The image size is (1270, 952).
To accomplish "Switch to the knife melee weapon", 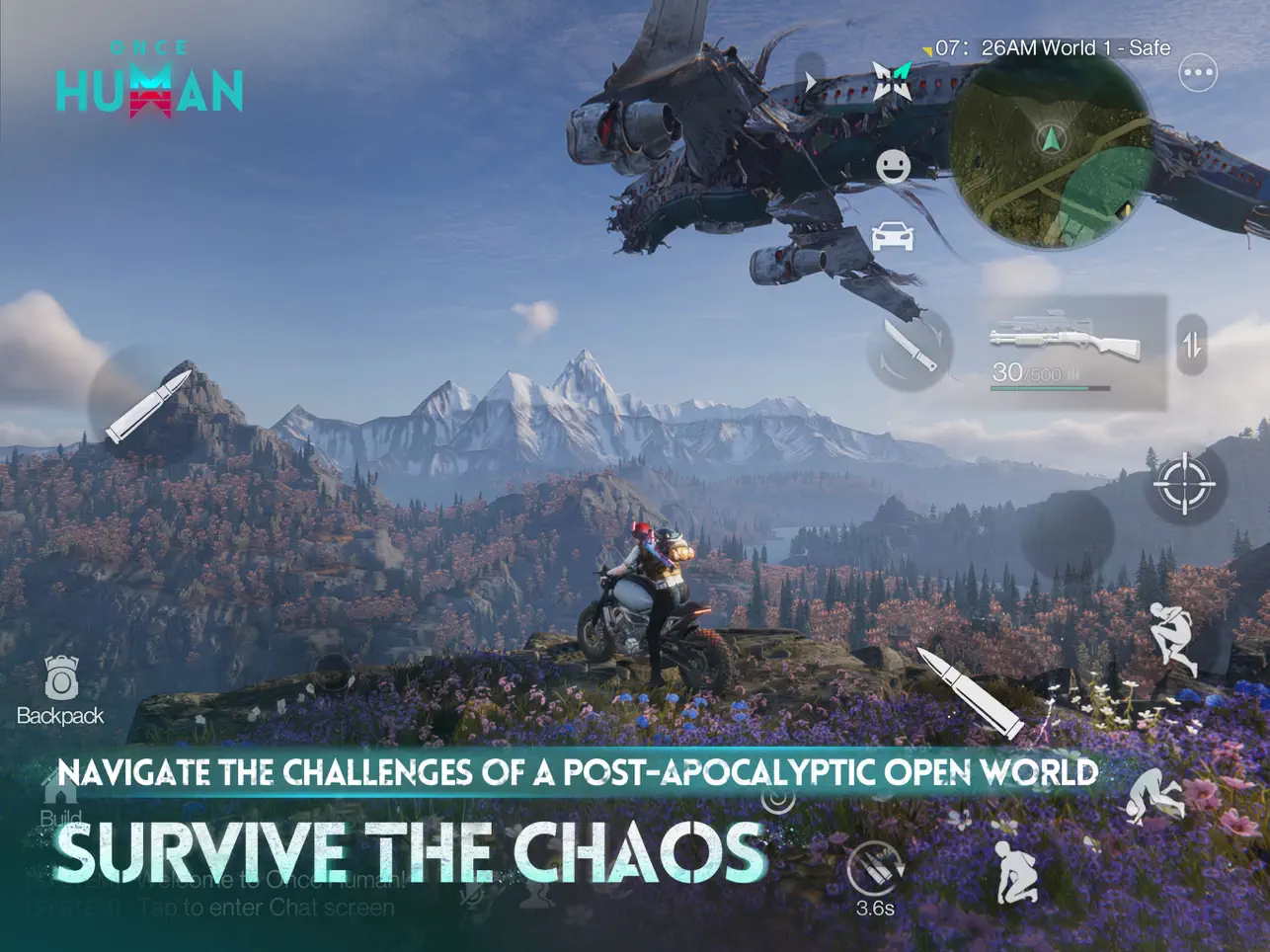I will (910, 348).
